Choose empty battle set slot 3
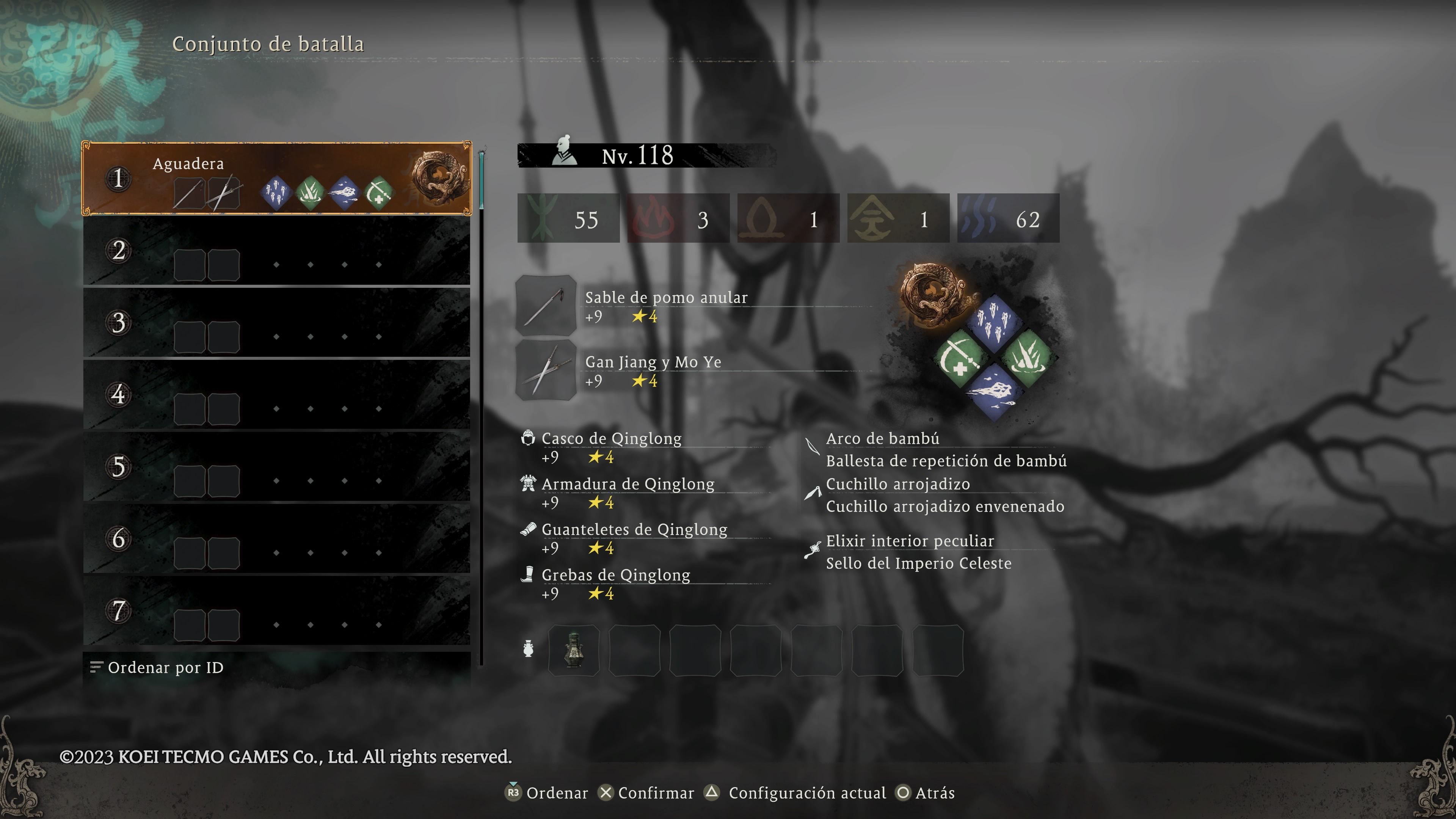Image resolution: width=1456 pixels, height=819 pixels. coord(276,323)
